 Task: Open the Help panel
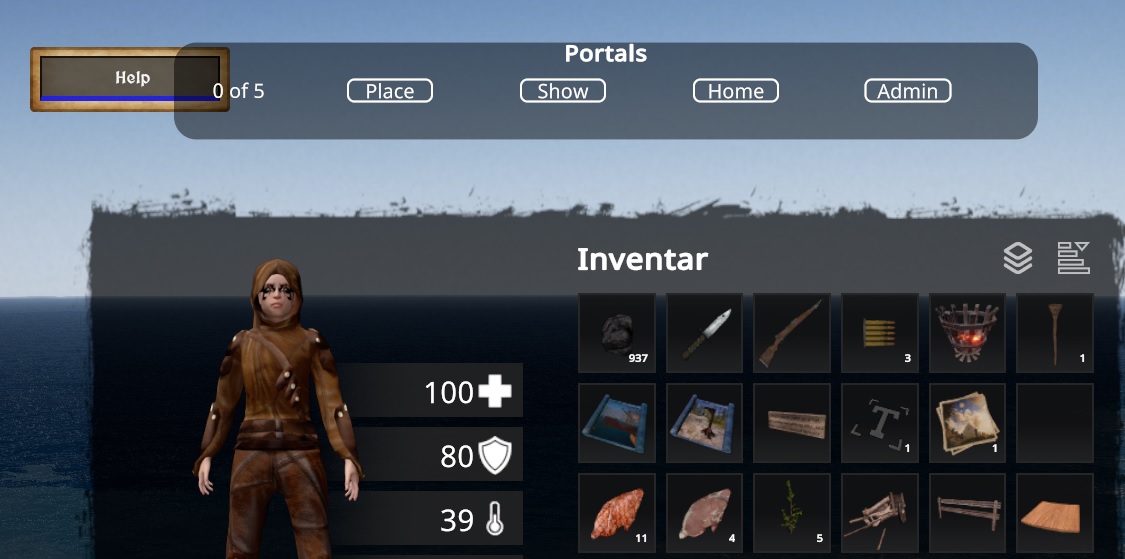(x=130, y=78)
